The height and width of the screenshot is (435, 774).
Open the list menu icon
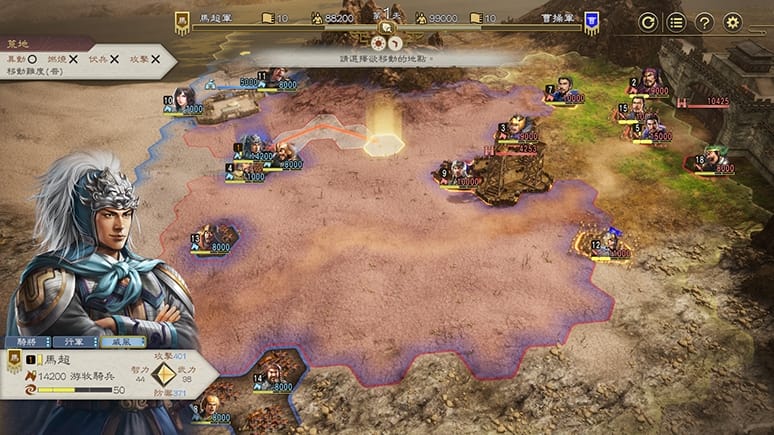tap(676, 22)
